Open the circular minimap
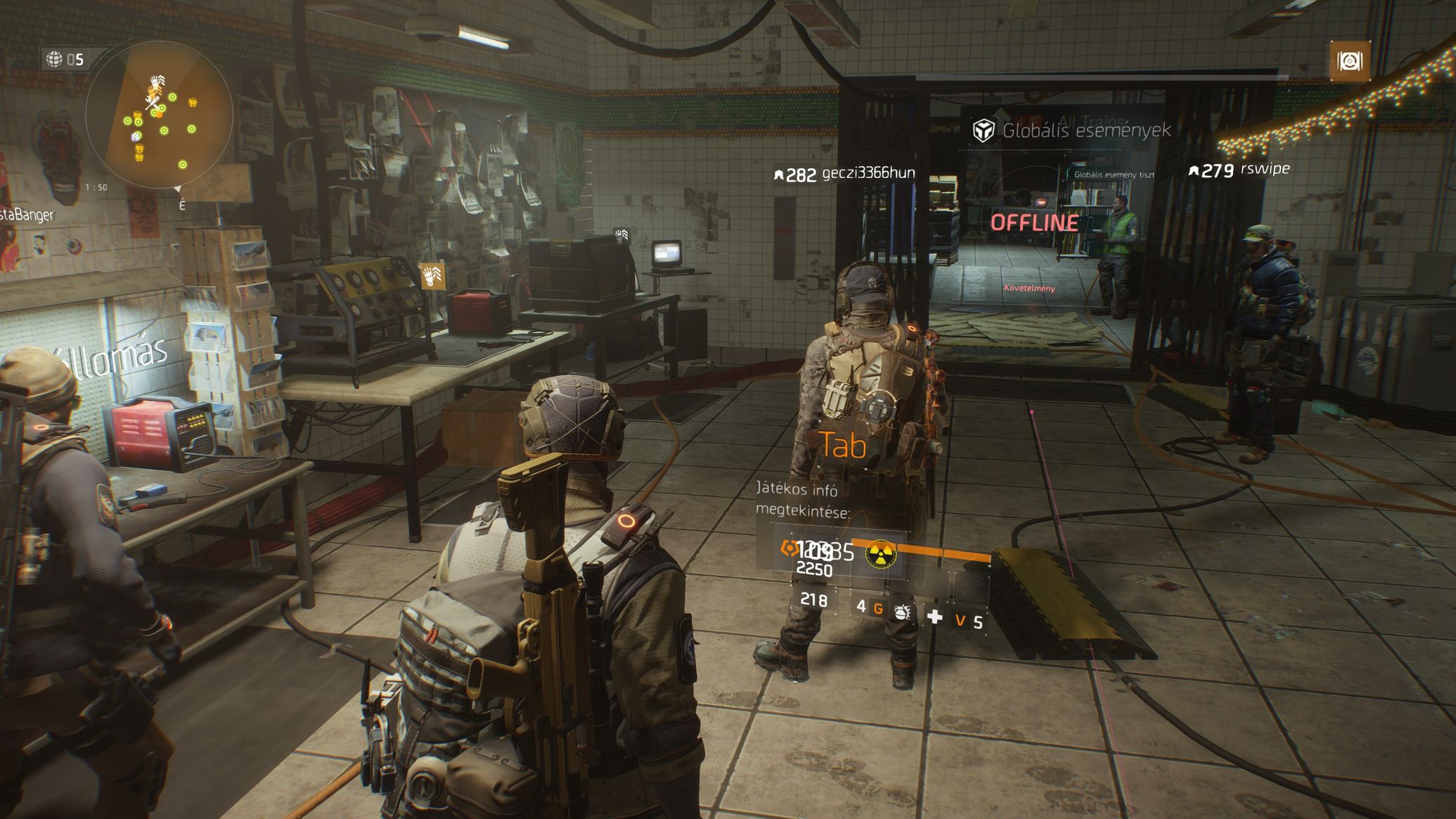The width and height of the screenshot is (1456, 819). click(x=159, y=115)
